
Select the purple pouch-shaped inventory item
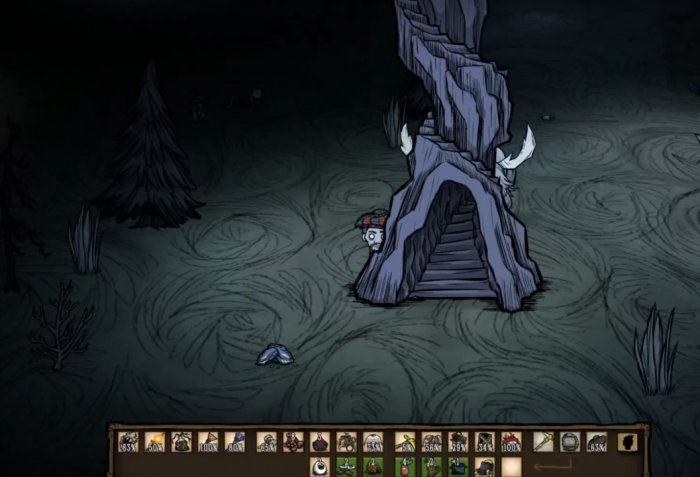click(x=320, y=442)
